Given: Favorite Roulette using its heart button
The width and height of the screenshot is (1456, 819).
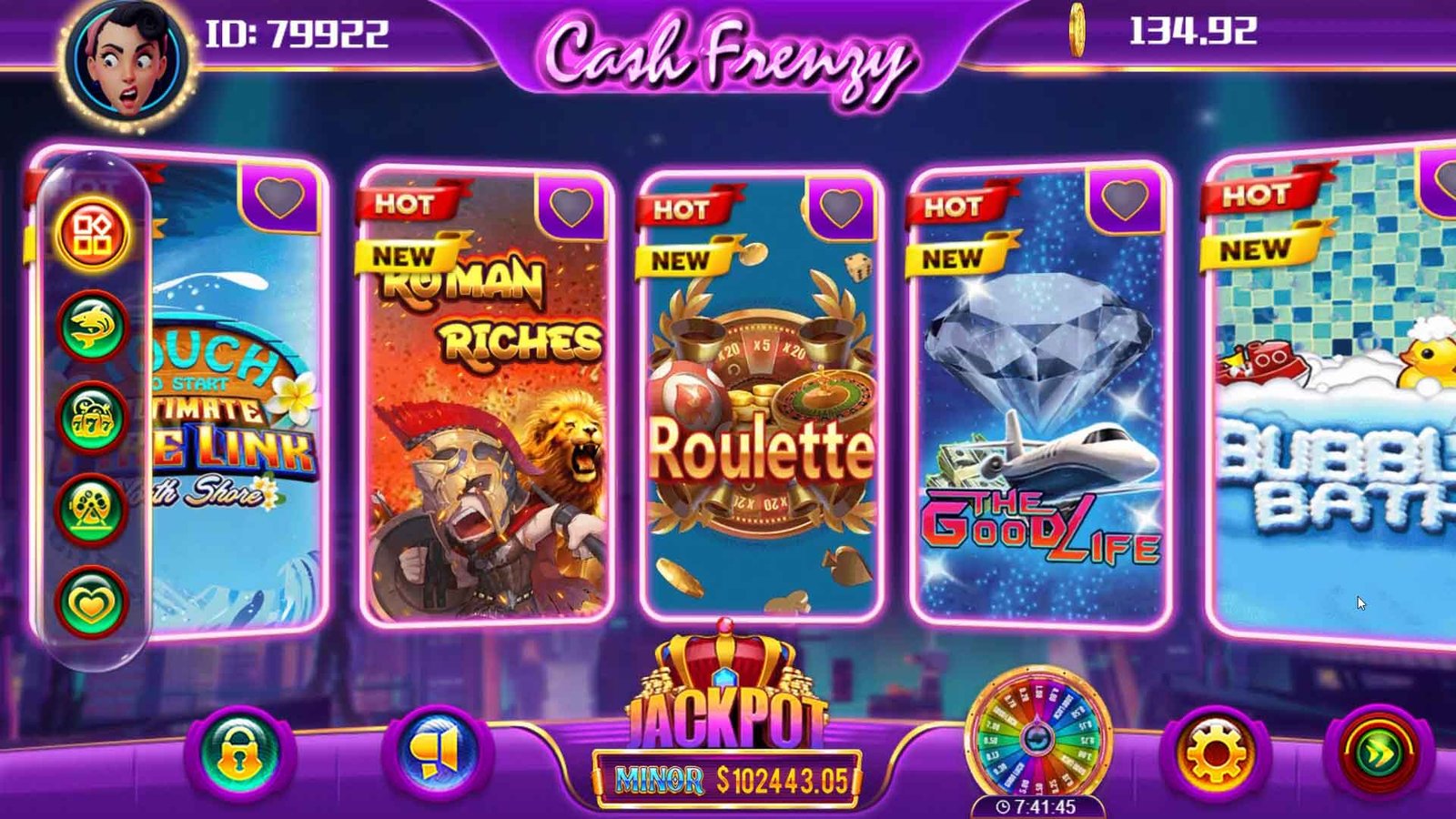Looking at the screenshot, I should pyautogui.click(x=841, y=207).
